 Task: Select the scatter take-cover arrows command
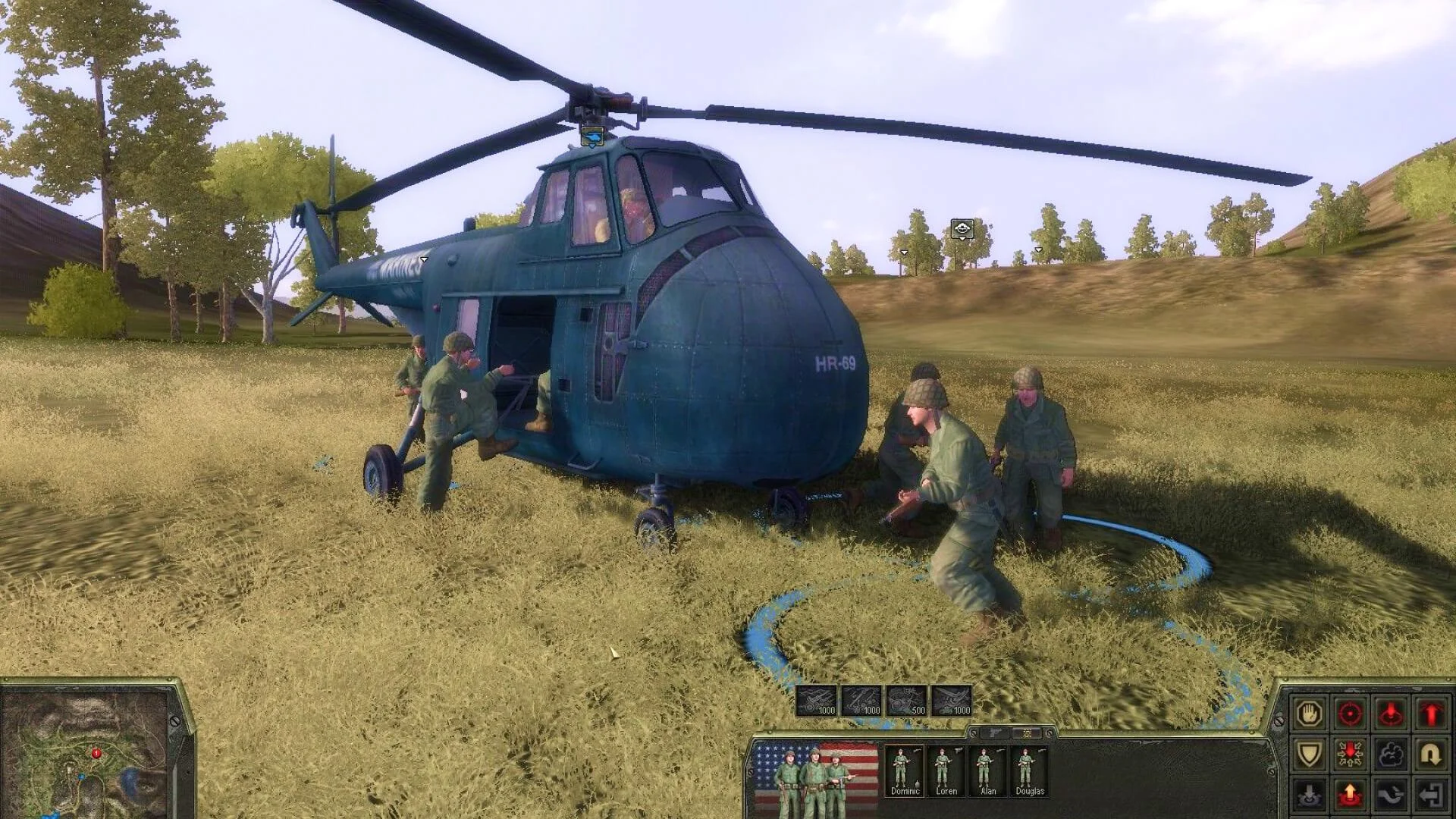1350,753
